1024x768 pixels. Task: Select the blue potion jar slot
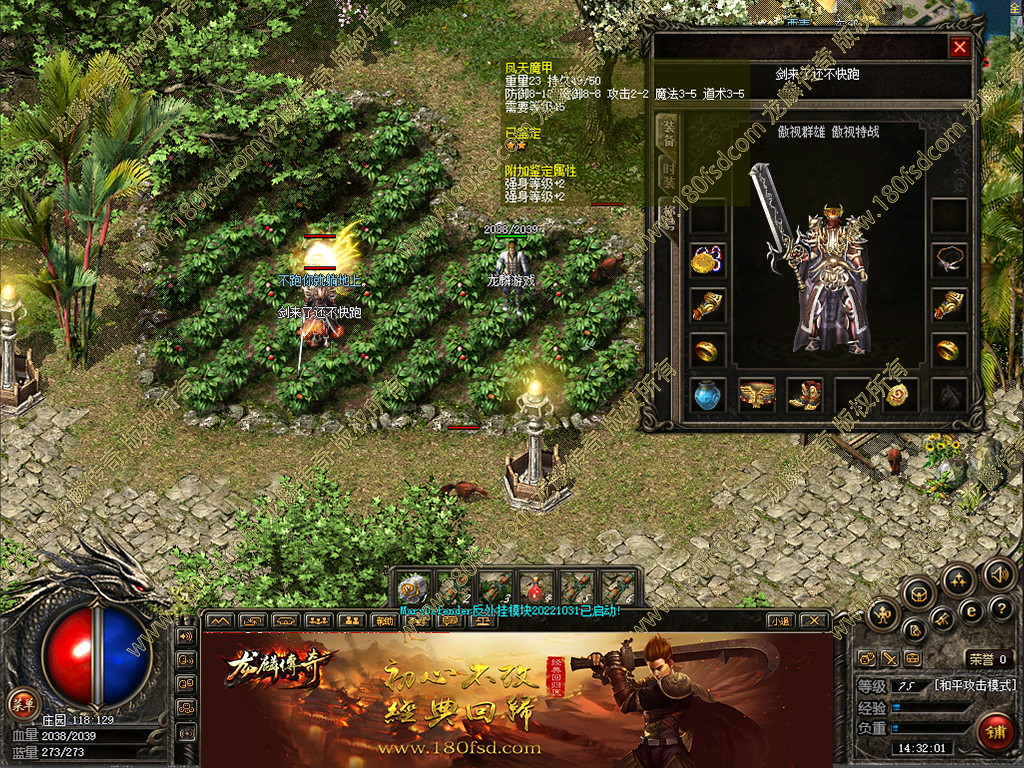pyautogui.click(x=708, y=395)
